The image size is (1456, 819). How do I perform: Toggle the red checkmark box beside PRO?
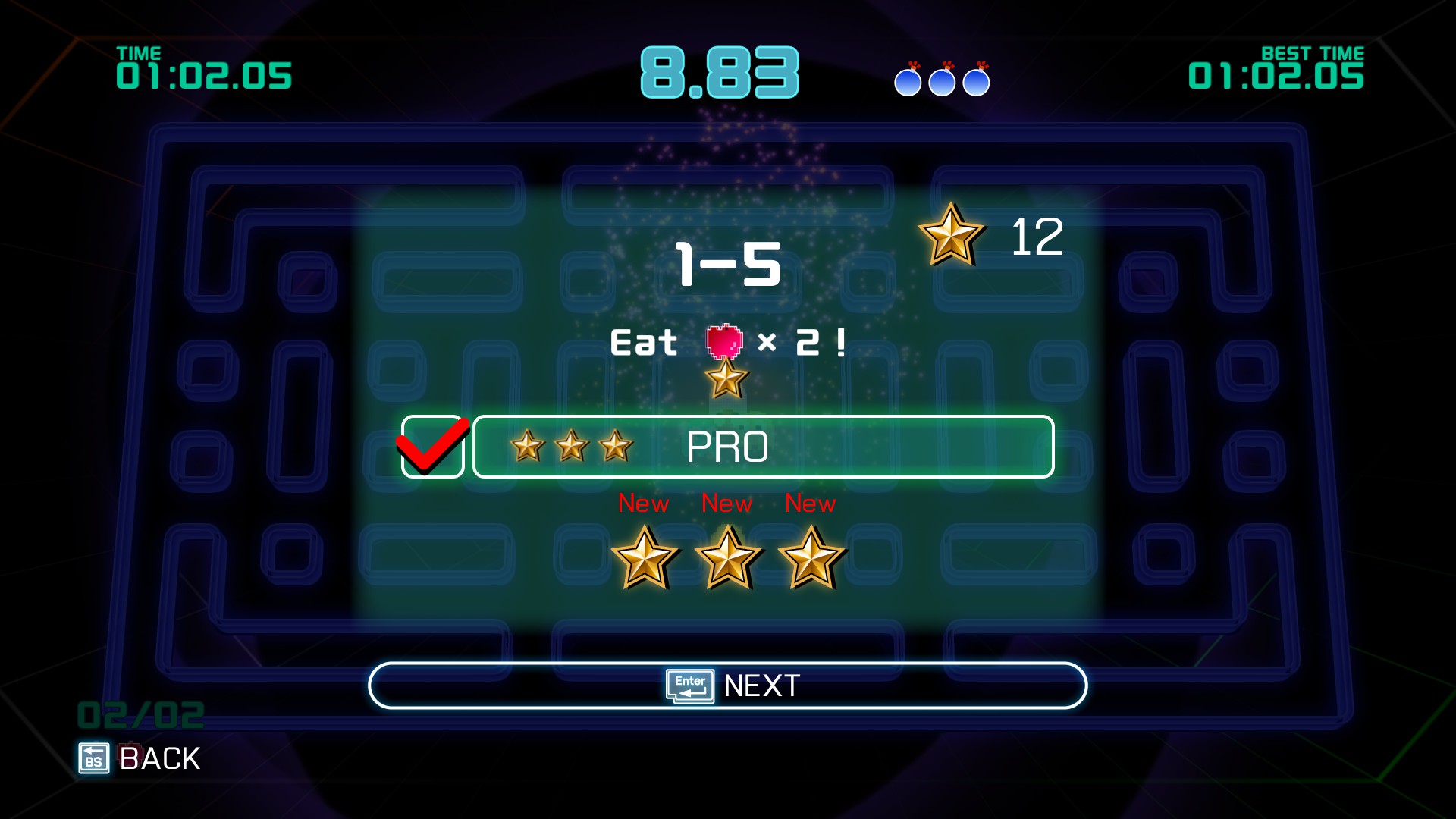pyautogui.click(x=432, y=447)
